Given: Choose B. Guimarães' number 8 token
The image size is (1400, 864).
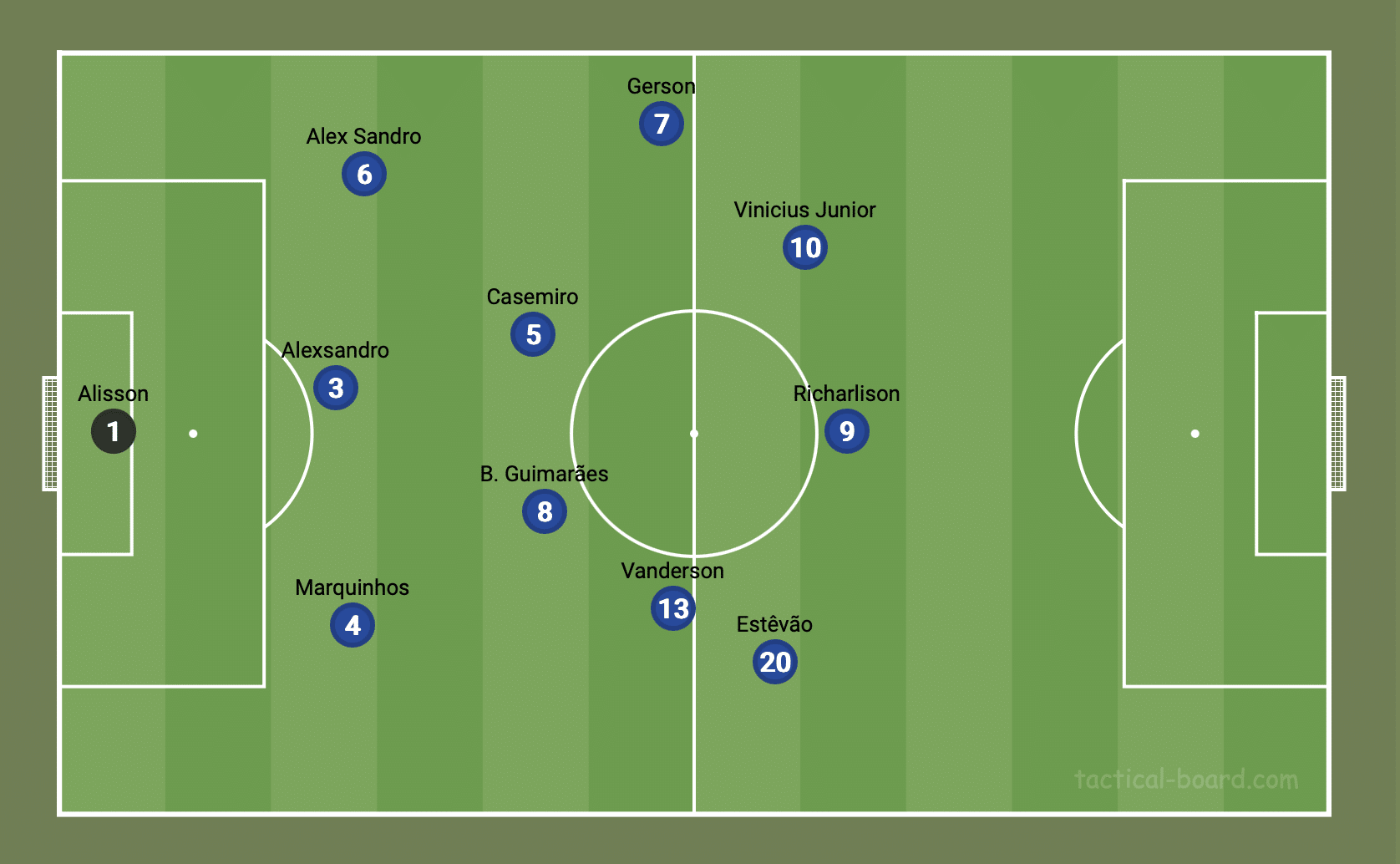Looking at the screenshot, I should pos(545,511).
